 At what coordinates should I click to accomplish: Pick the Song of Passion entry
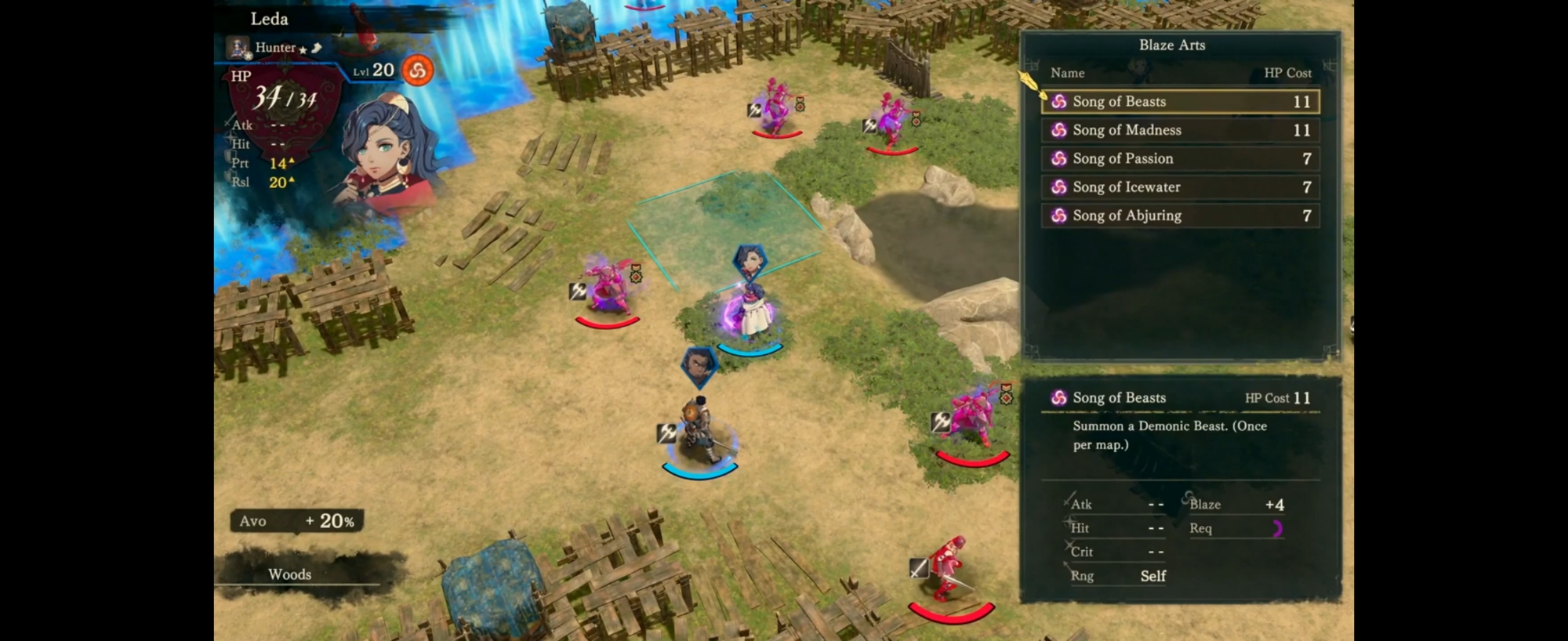pyautogui.click(x=1180, y=159)
